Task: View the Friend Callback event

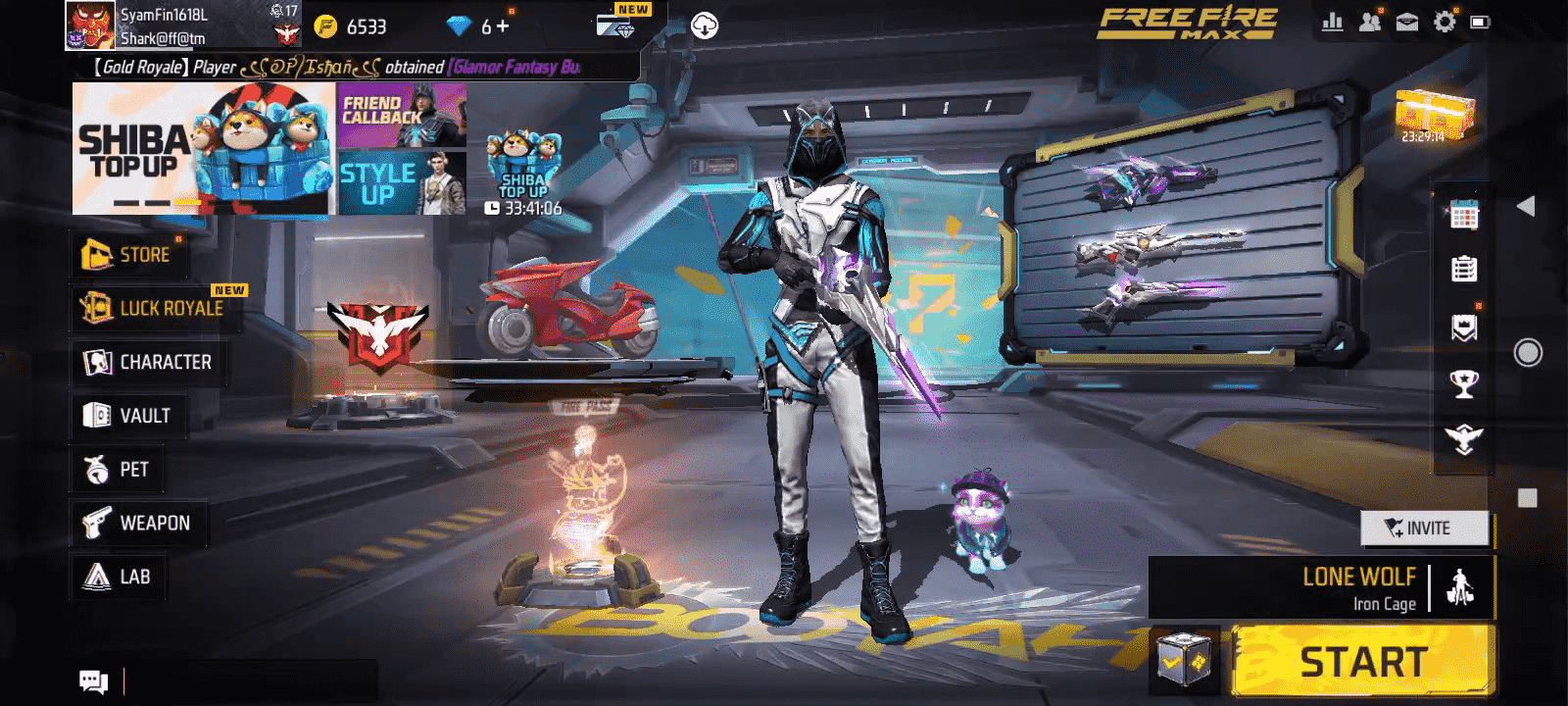Action: [x=402, y=115]
